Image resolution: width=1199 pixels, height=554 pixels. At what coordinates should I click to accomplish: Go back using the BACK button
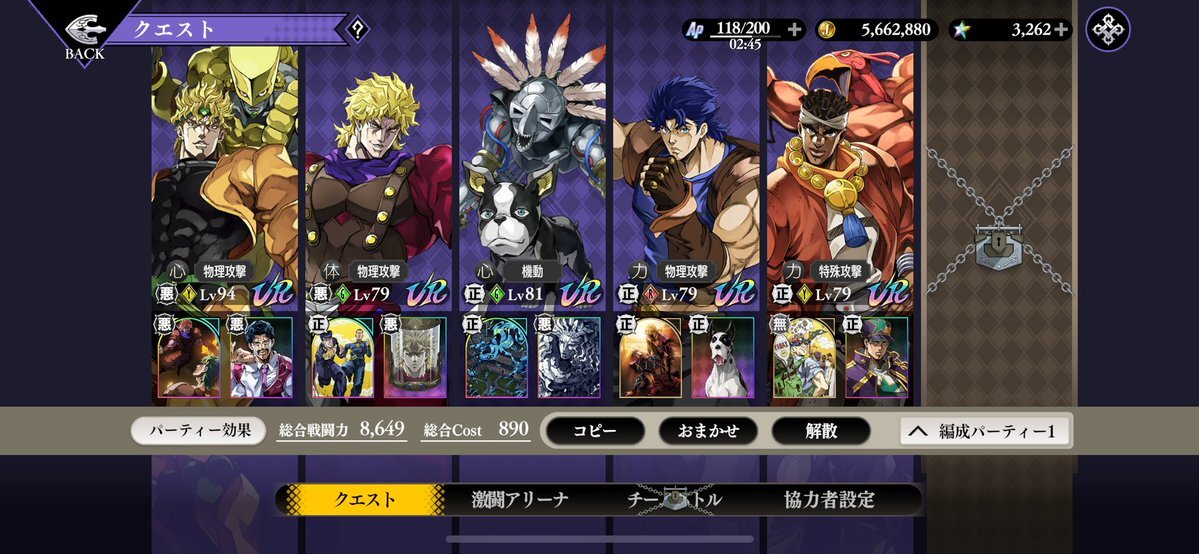(x=84, y=35)
